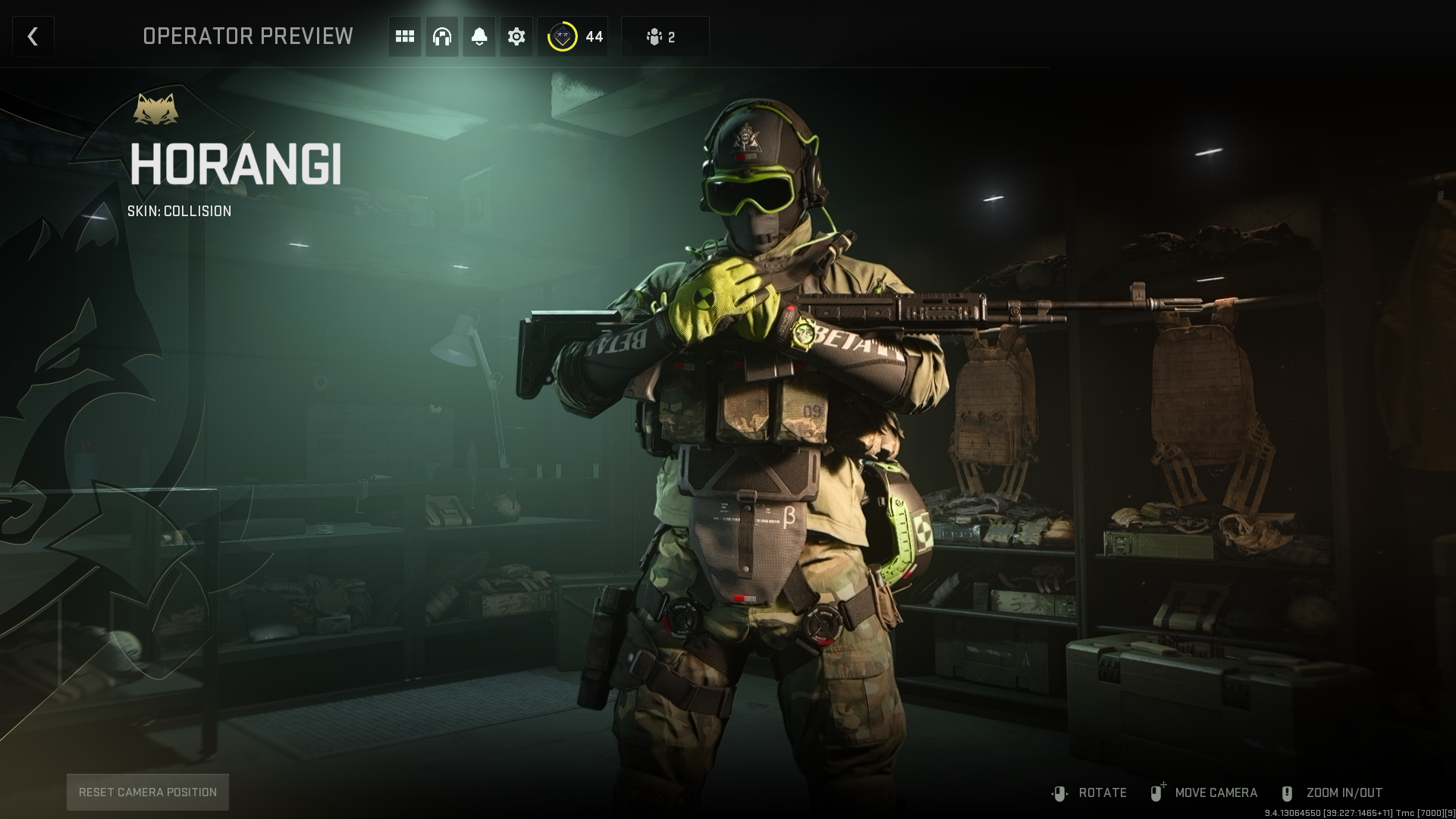Show notifications via the bell icon

pyautogui.click(x=479, y=36)
